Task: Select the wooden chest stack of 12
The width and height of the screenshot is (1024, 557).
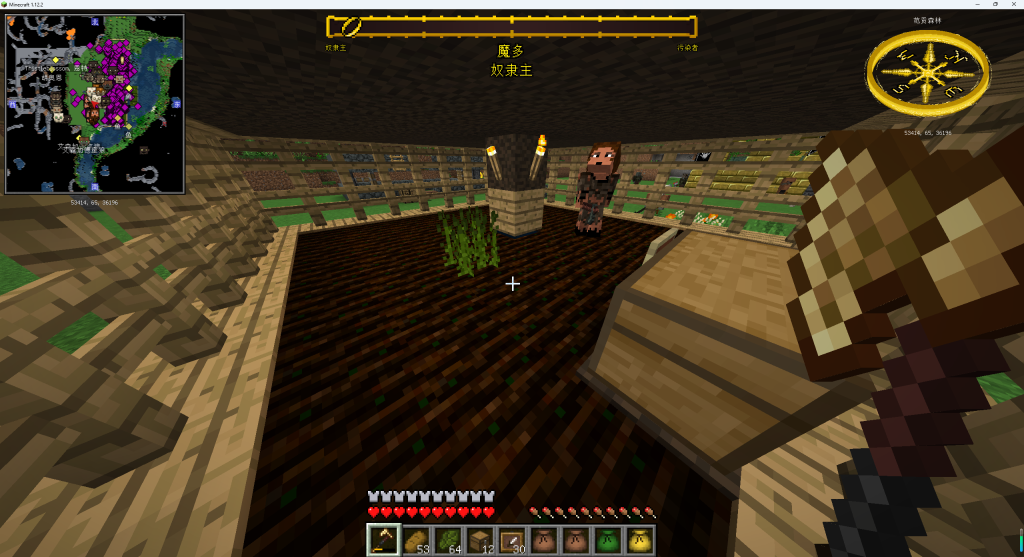Action: click(479, 540)
